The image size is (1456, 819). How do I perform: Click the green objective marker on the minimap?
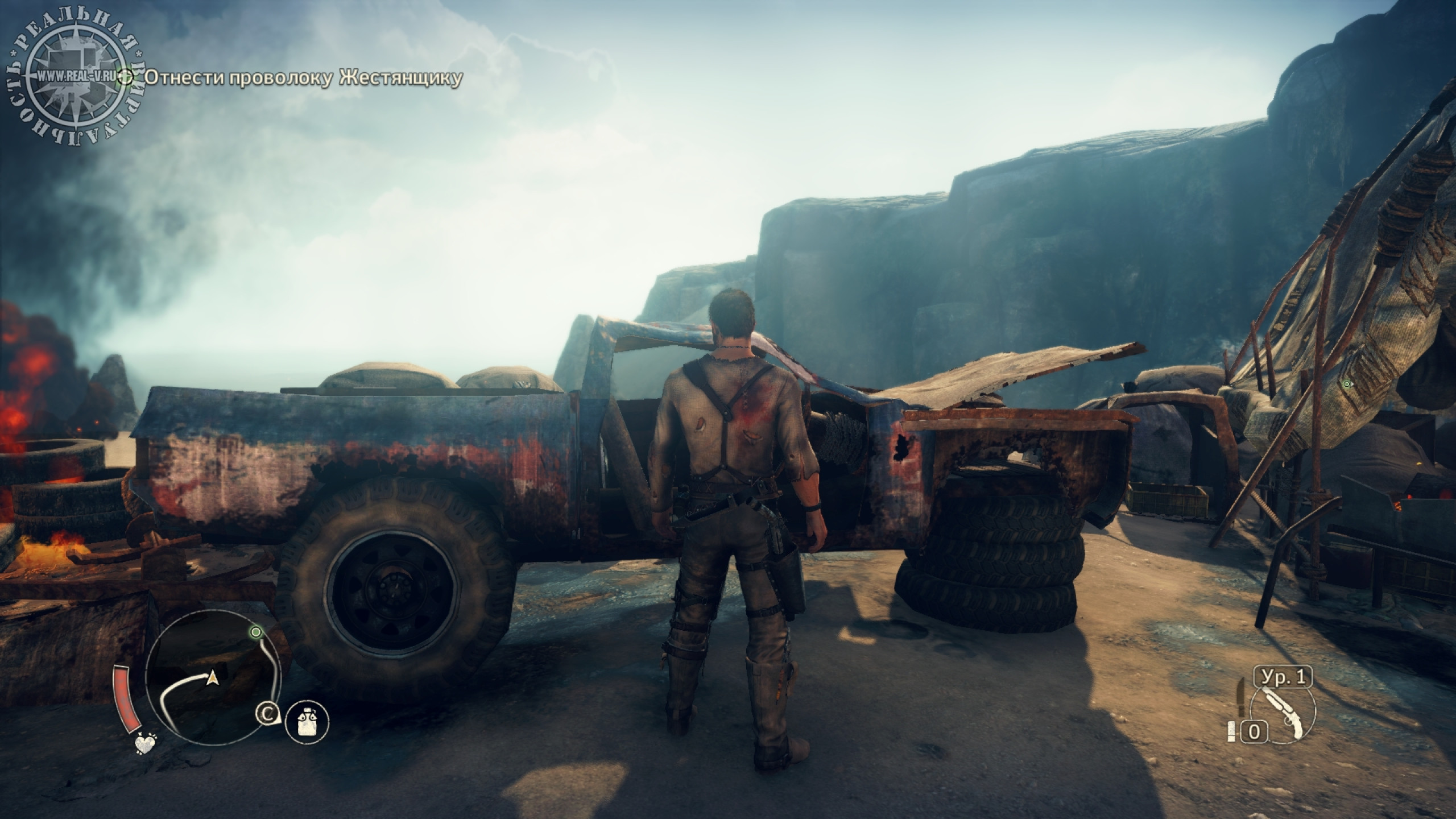click(x=256, y=632)
